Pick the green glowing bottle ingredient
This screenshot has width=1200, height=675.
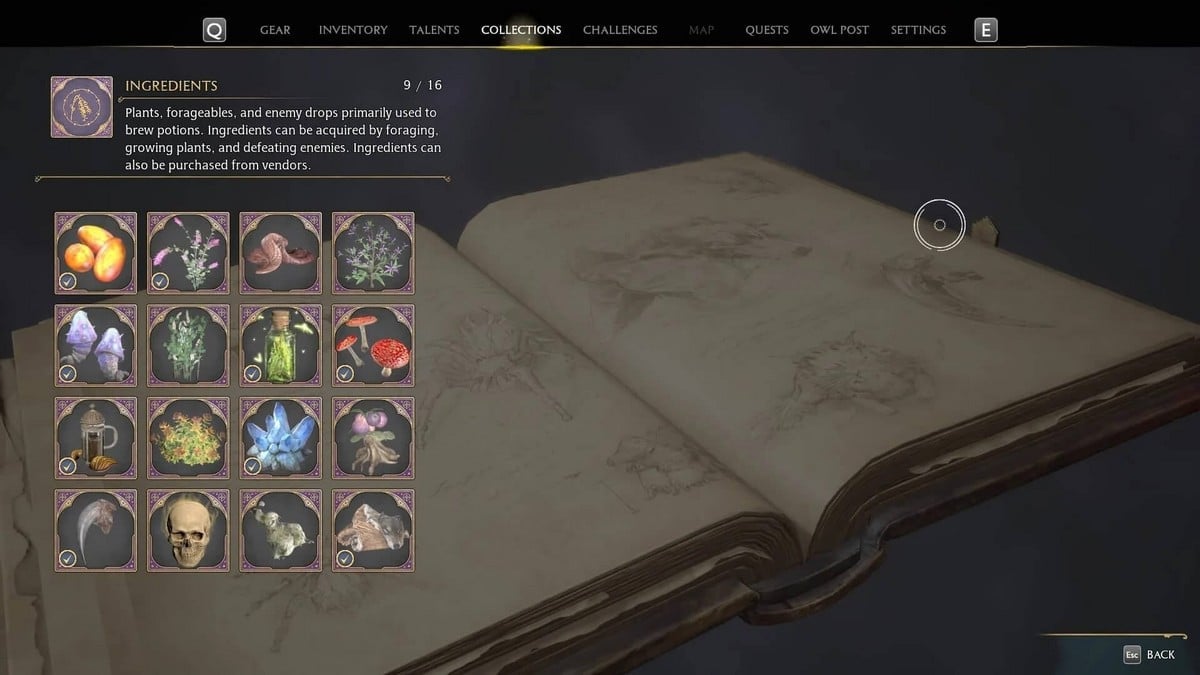pos(281,346)
